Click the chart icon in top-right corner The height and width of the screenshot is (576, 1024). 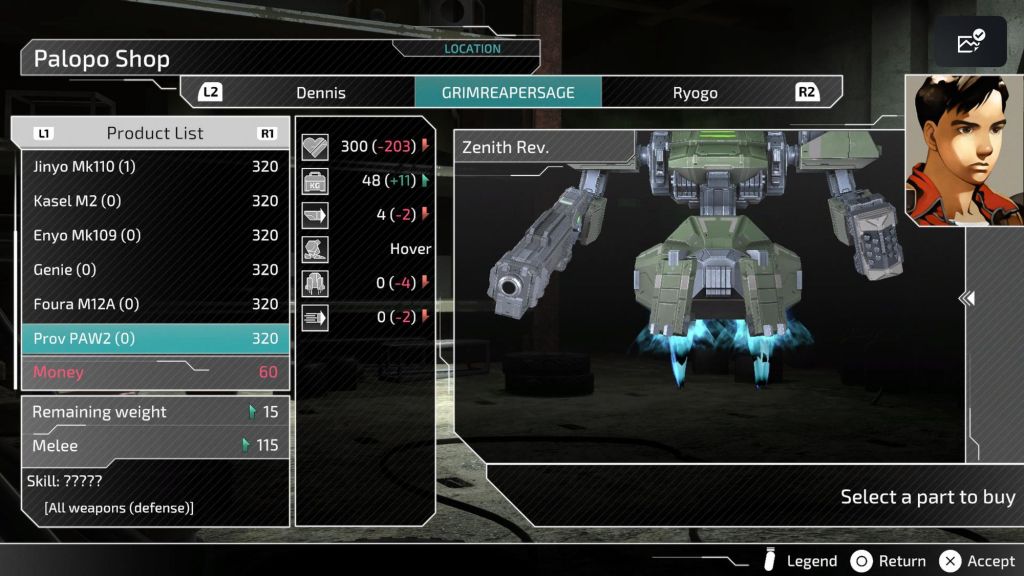tap(970, 42)
